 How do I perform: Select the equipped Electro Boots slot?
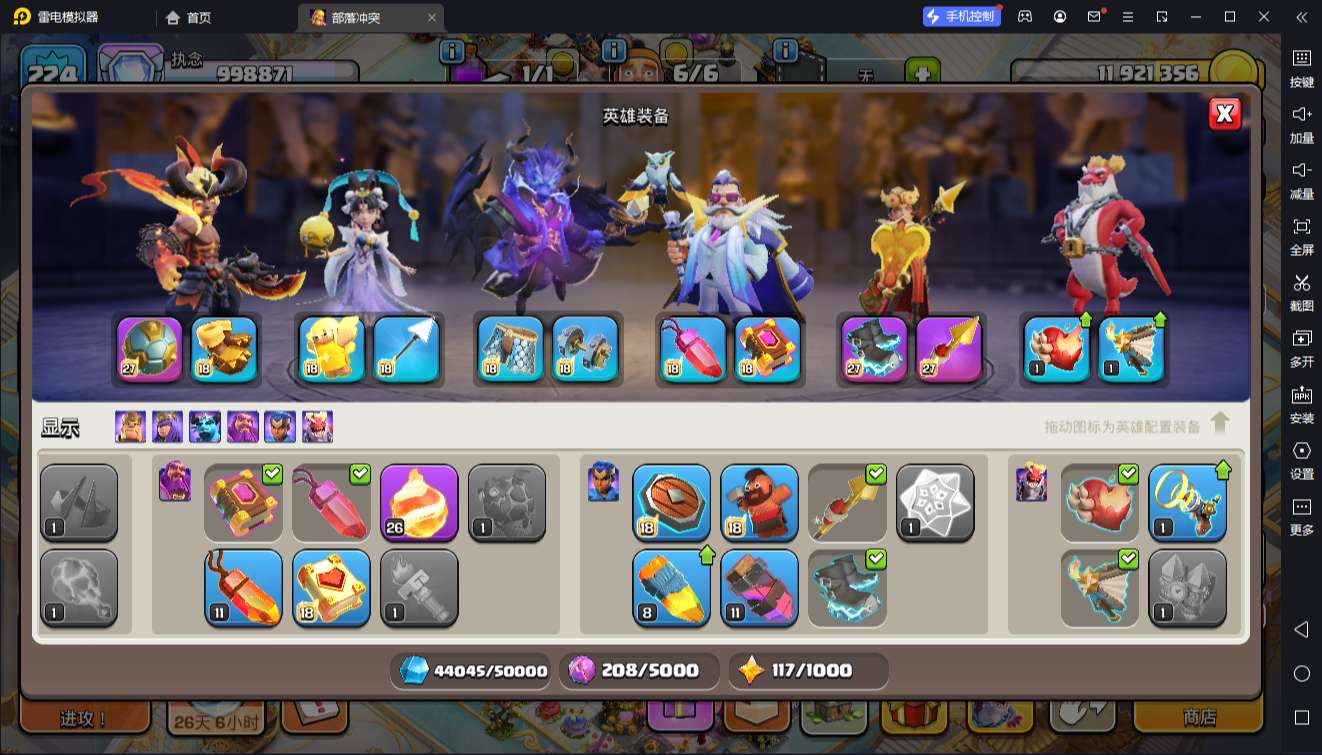click(874, 350)
